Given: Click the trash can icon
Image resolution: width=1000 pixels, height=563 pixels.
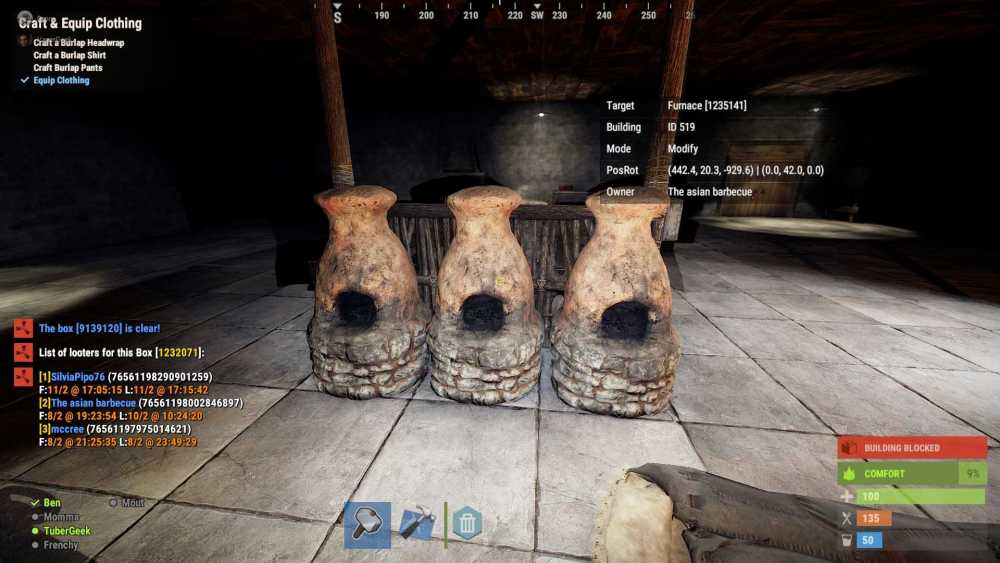Looking at the screenshot, I should click(x=467, y=523).
